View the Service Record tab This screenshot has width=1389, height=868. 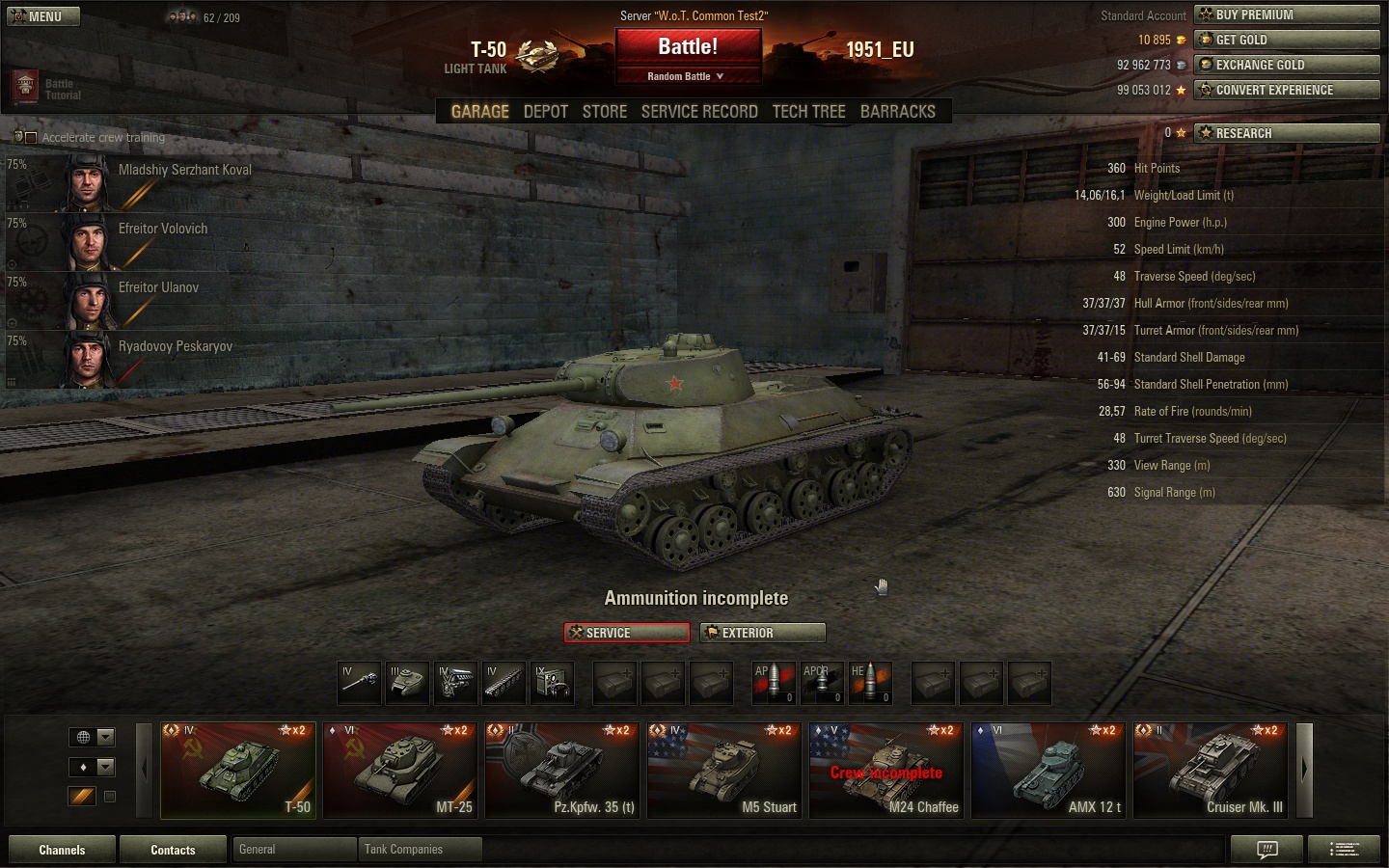(x=699, y=112)
